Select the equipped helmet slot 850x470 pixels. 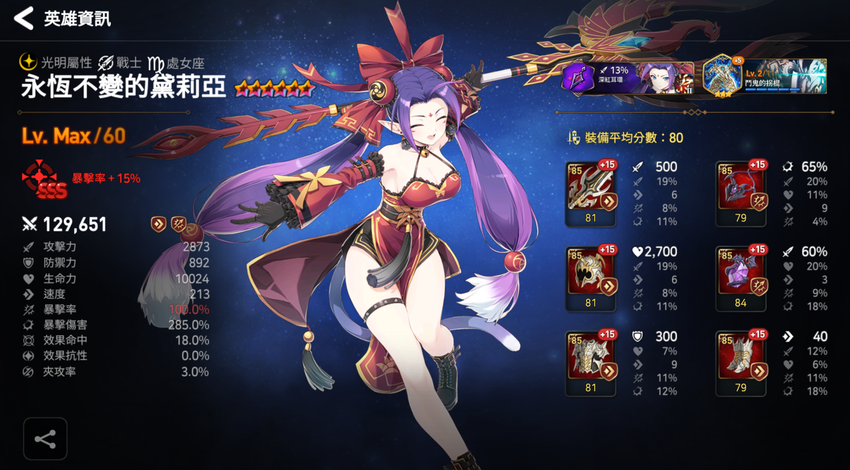pyautogui.click(x=589, y=272)
